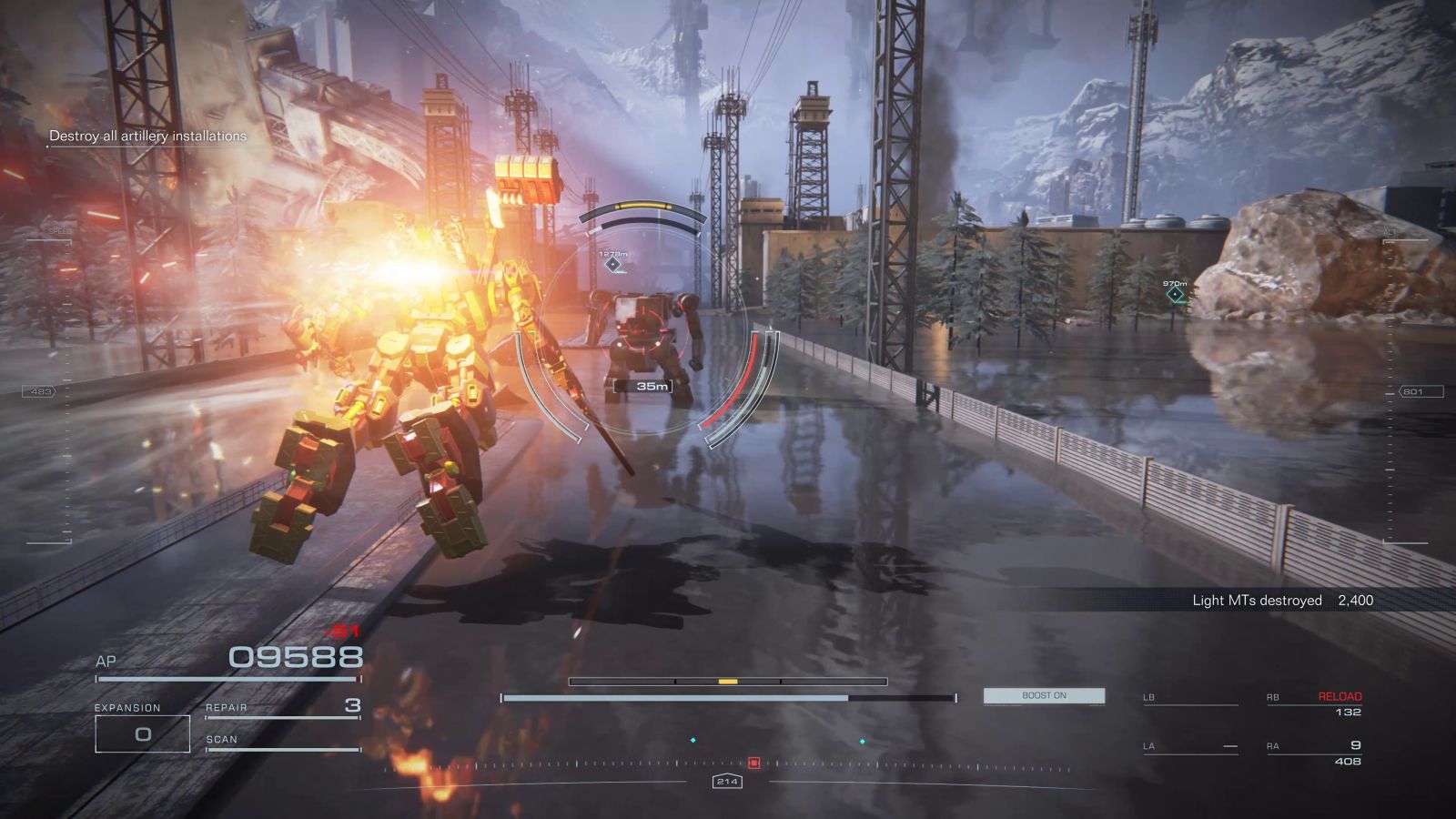
Task: Choose the RA weapon slot
Action: pos(1314,752)
